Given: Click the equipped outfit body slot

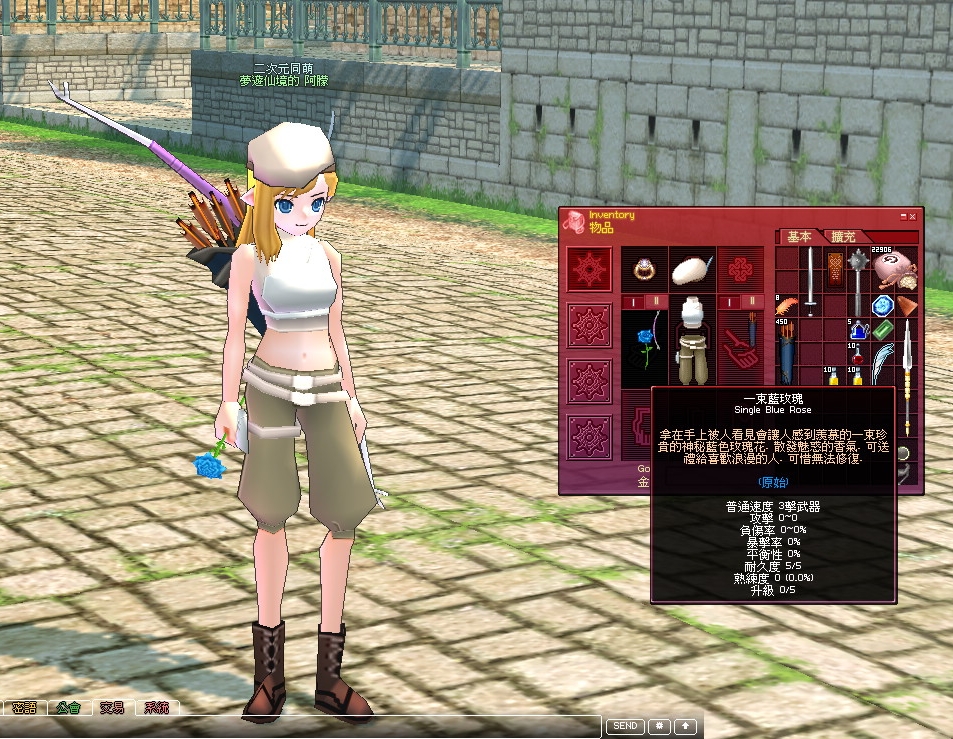Looking at the screenshot, I should click(x=691, y=341).
